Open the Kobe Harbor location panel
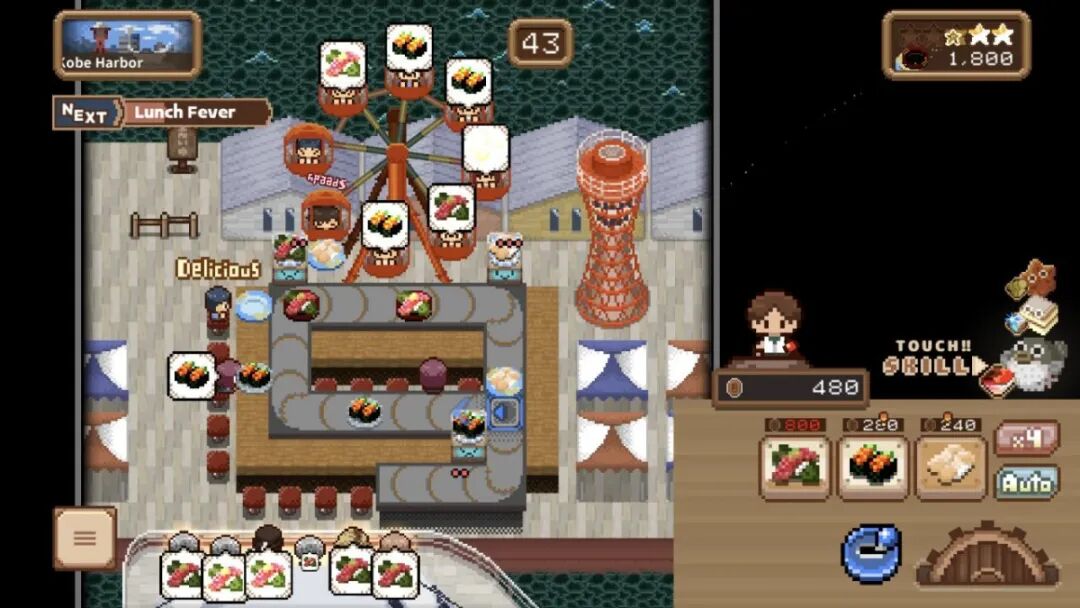Screen dimensions: 1080x608 (128, 45)
